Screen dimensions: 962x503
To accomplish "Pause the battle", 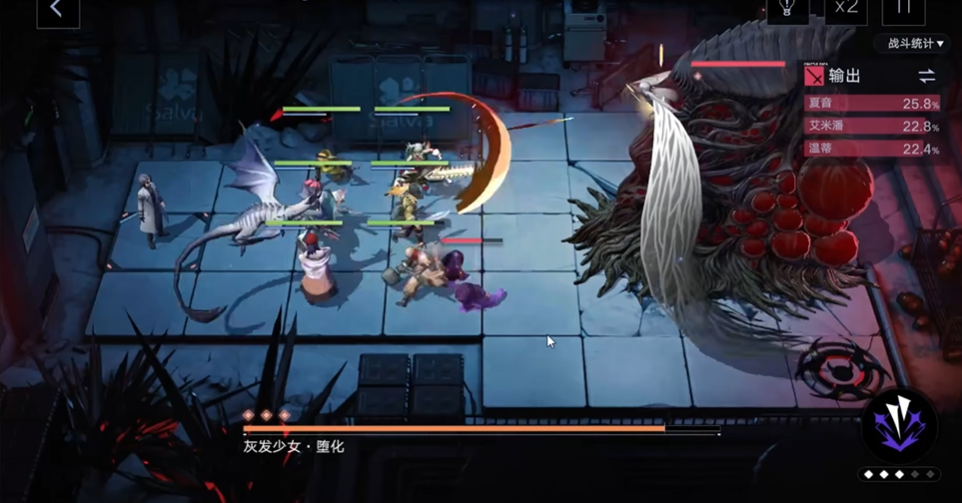I will 903,8.
